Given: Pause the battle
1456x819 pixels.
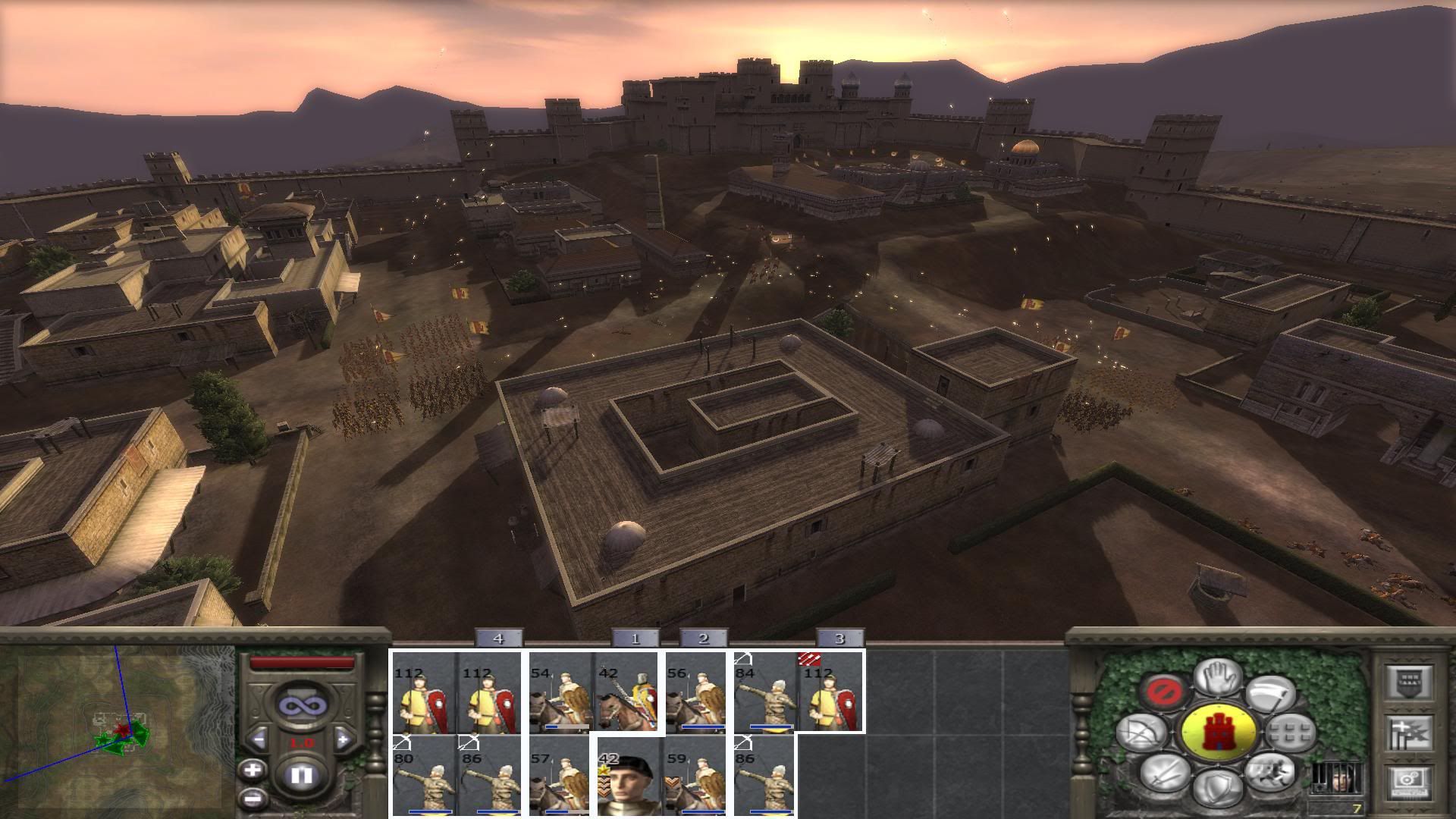Looking at the screenshot, I should (301, 776).
